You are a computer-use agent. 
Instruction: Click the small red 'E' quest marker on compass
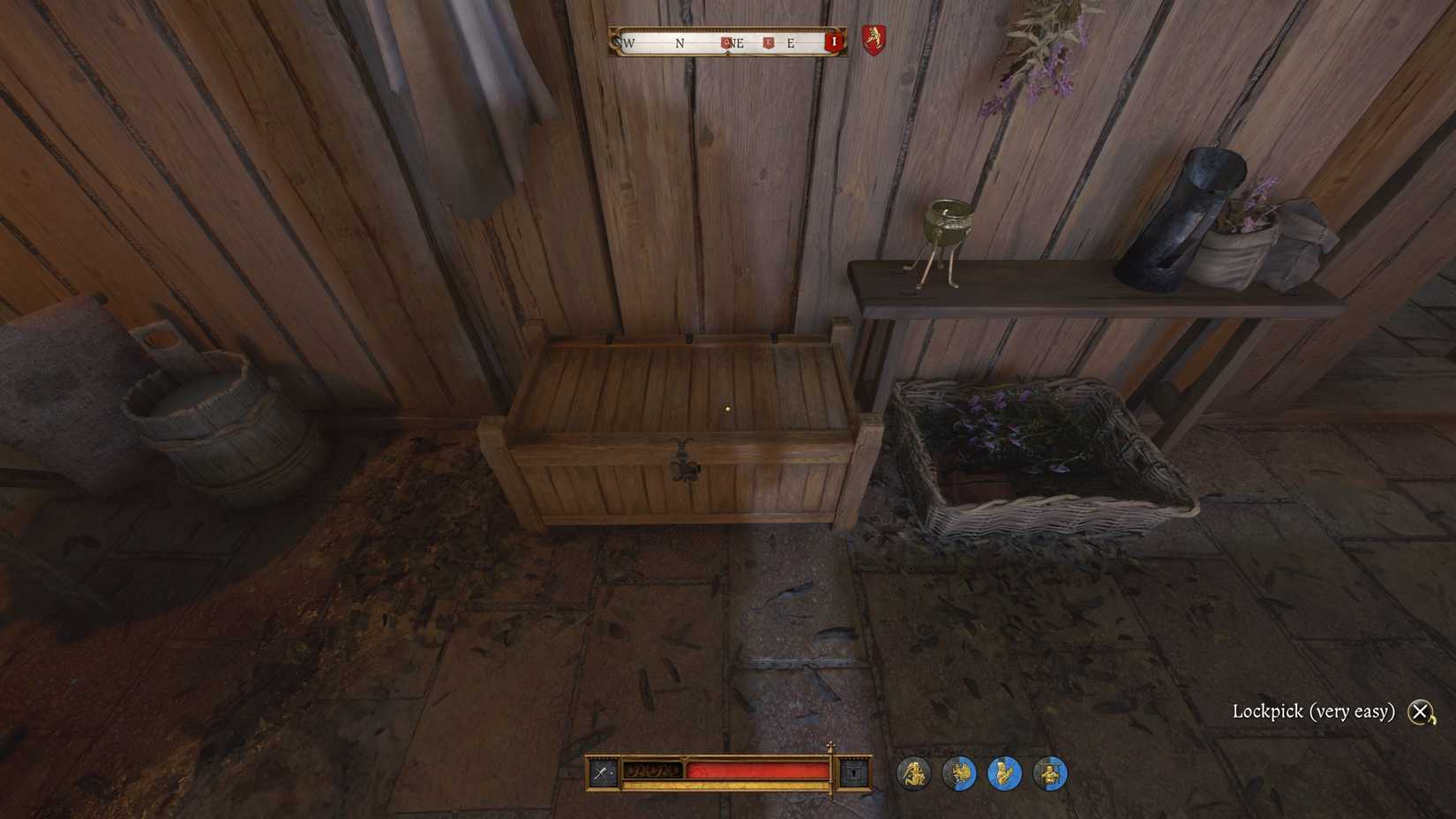coord(769,41)
